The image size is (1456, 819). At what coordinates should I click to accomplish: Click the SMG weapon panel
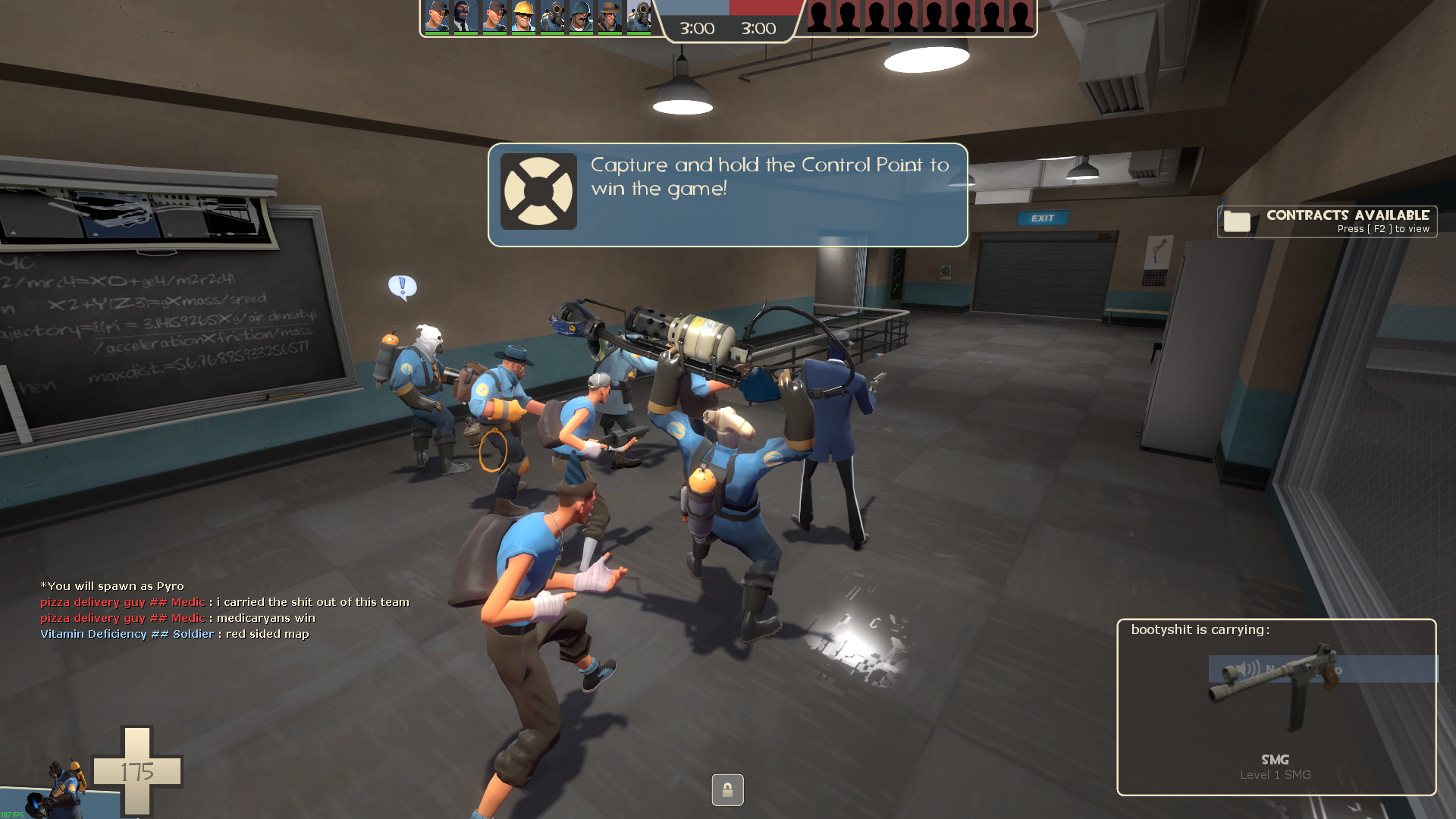pos(1276,707)
